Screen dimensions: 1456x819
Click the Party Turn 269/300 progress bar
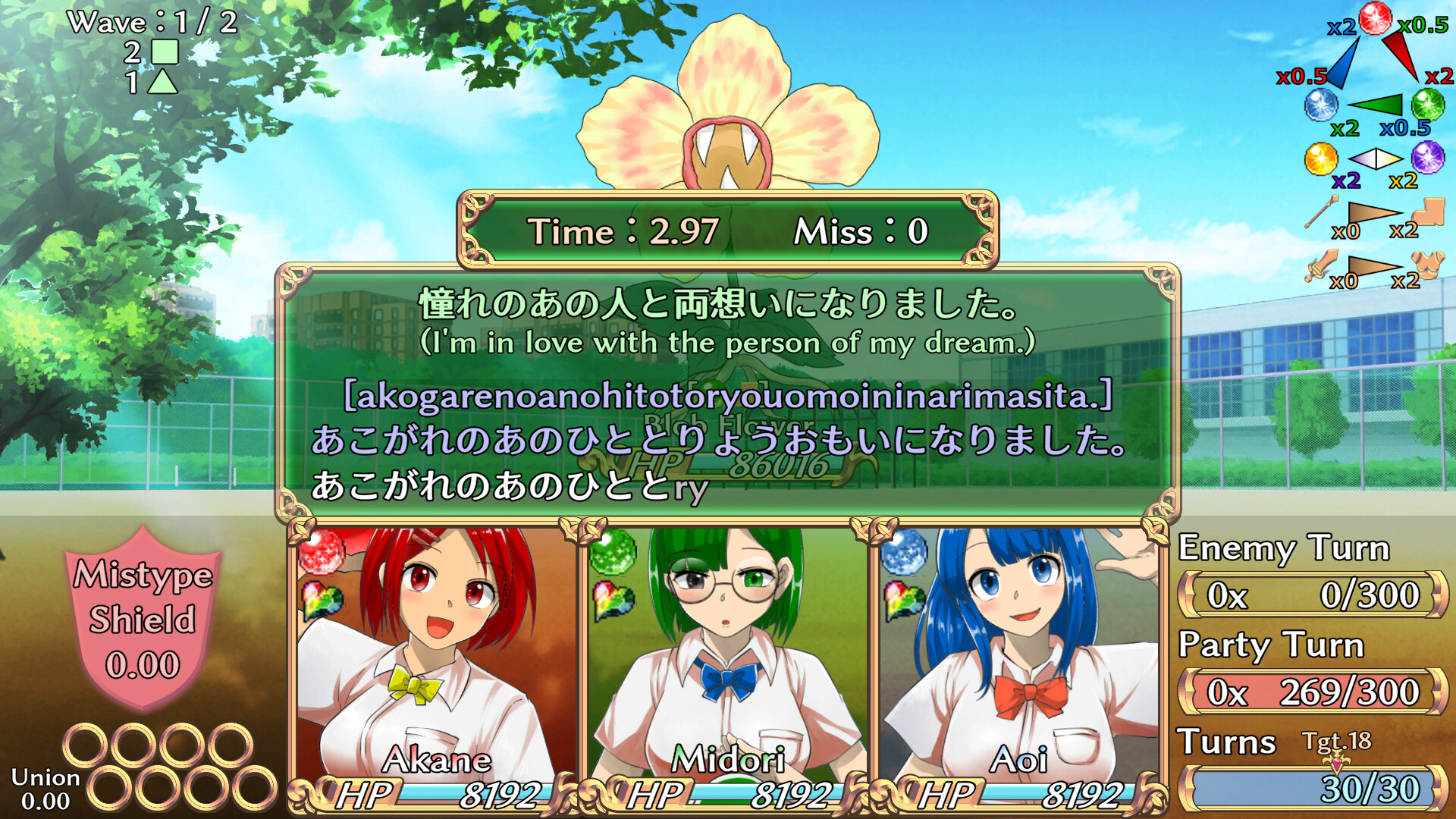pos(1308,691)
